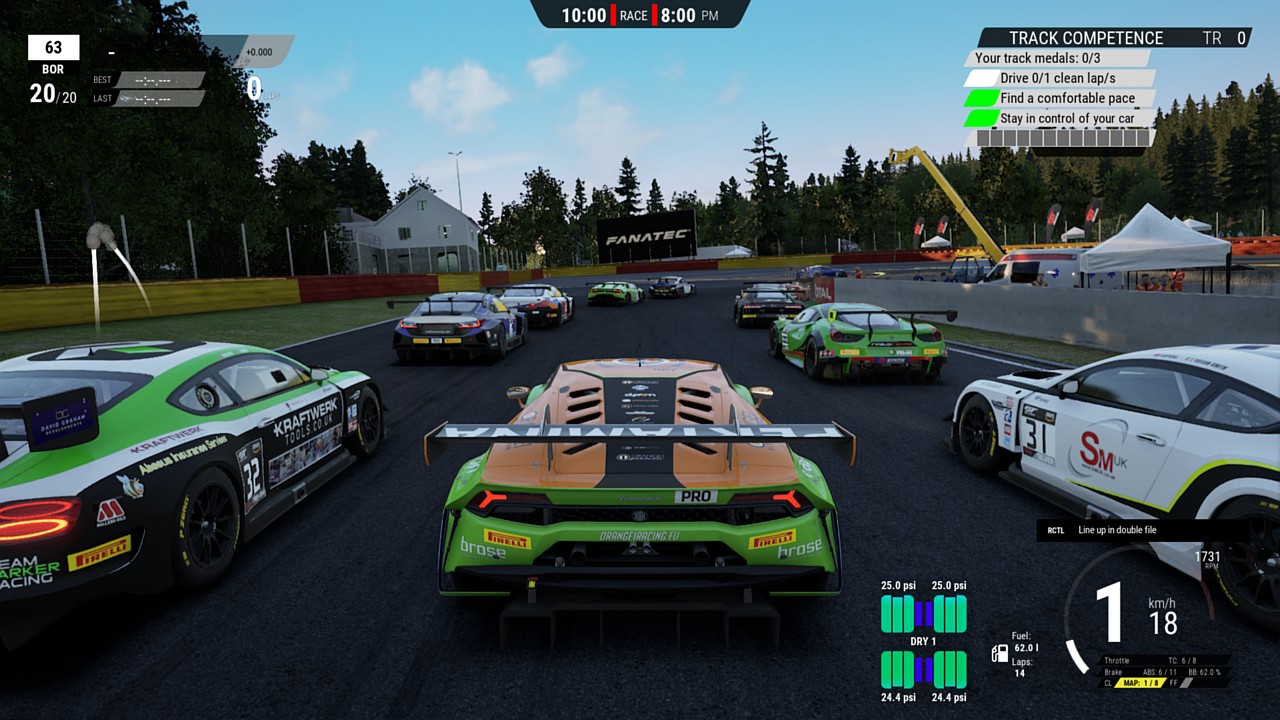Select the DRY 1 tyre set widget
Viewport: 1280px width, 720px height.
coord(923,641)
